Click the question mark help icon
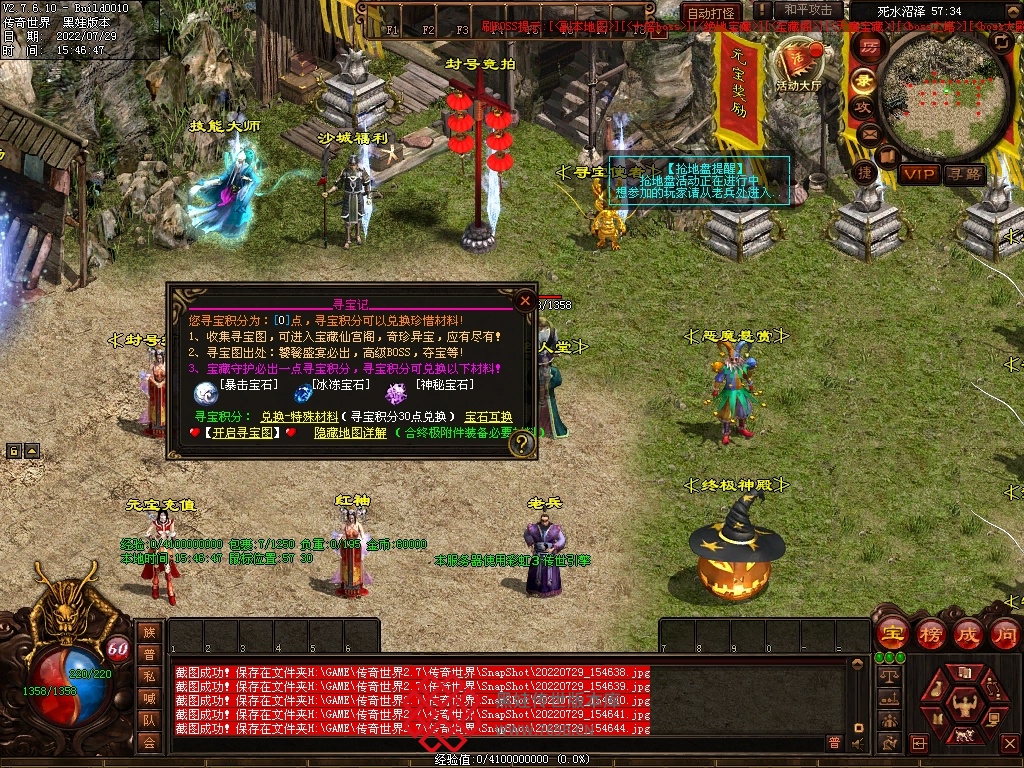Screen dimensions: 1024x768 coord(521,445)
